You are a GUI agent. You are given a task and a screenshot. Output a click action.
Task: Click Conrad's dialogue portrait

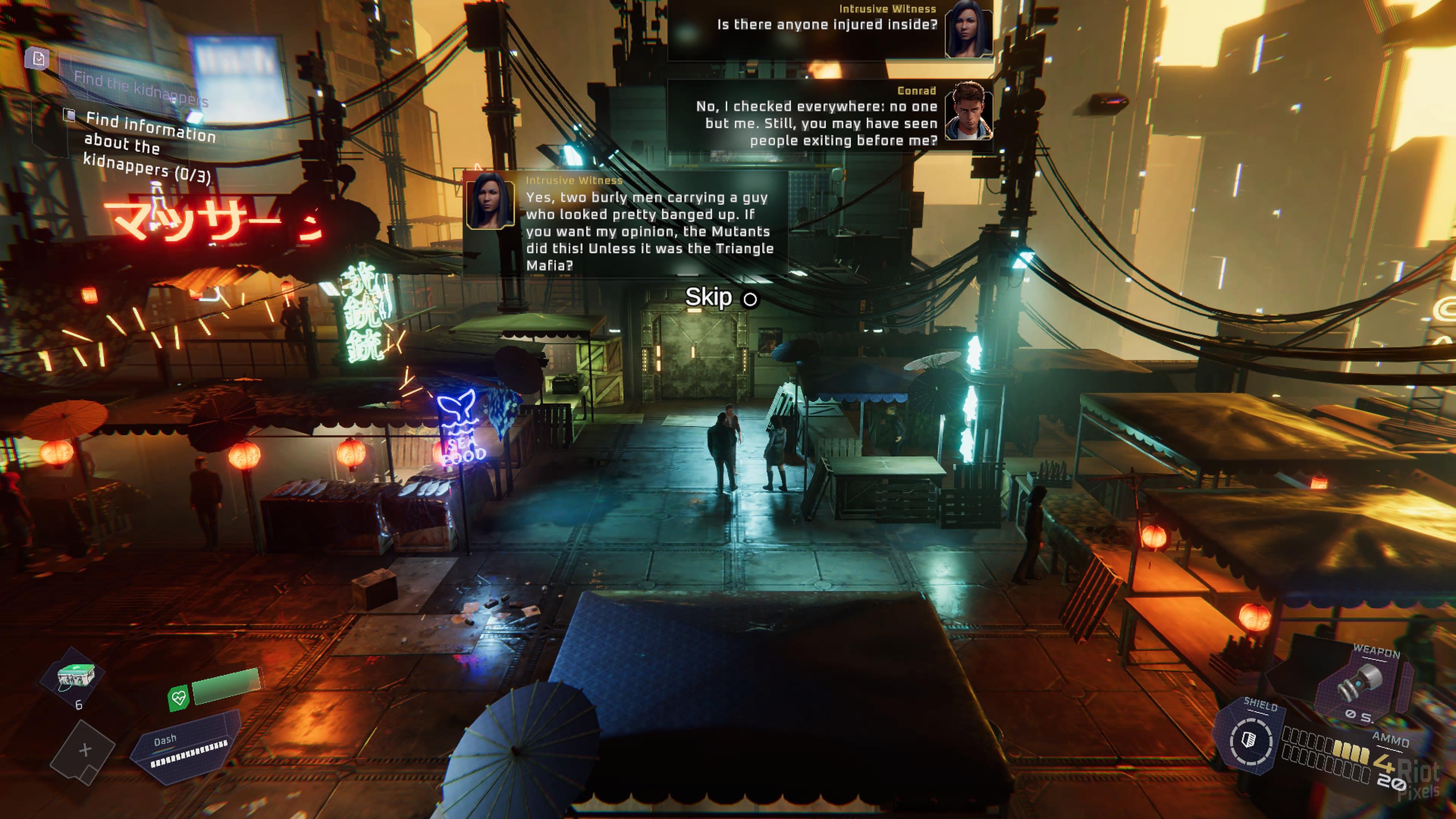968,111
